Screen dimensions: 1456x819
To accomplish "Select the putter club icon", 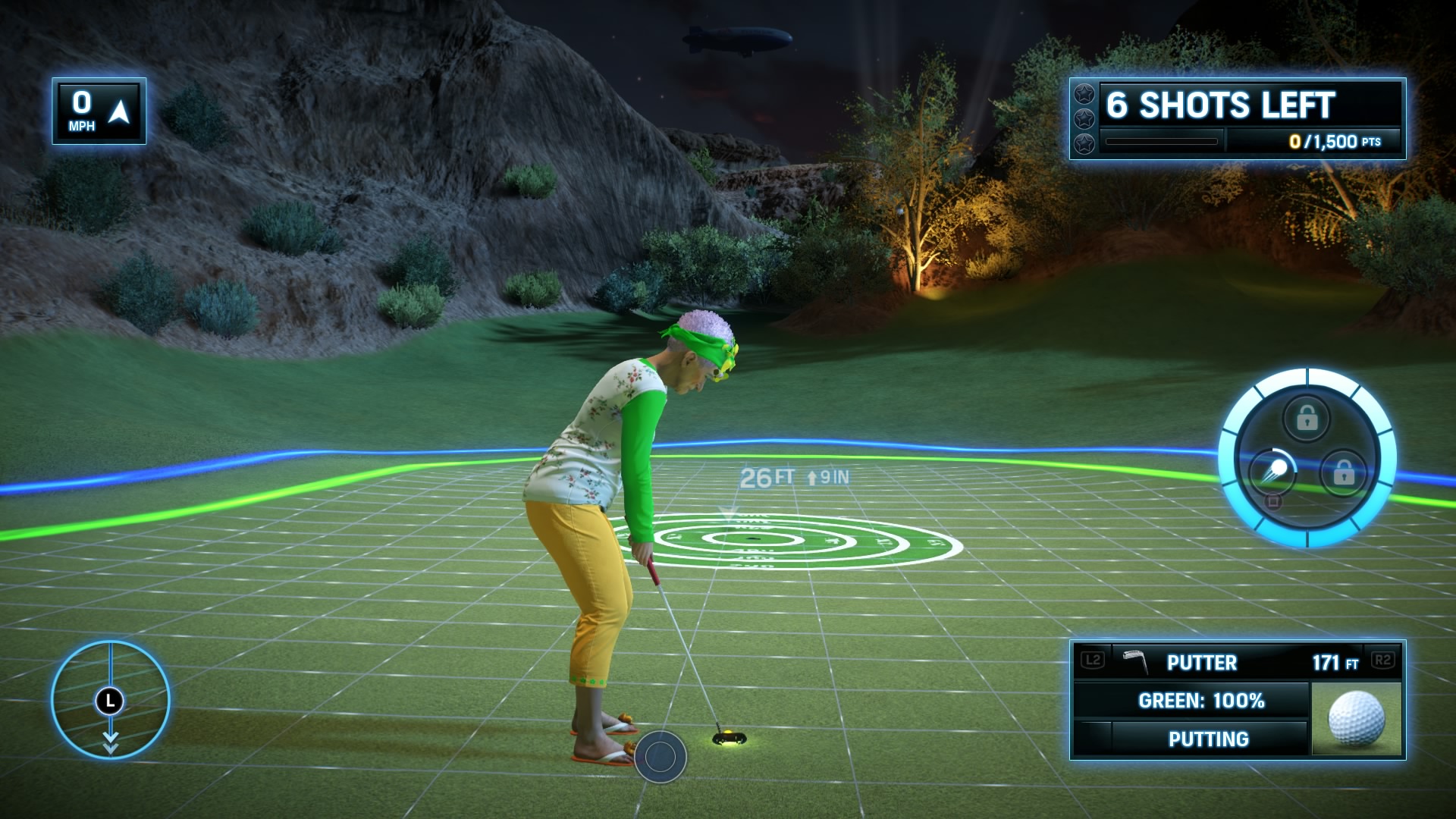I will 1135,661.
